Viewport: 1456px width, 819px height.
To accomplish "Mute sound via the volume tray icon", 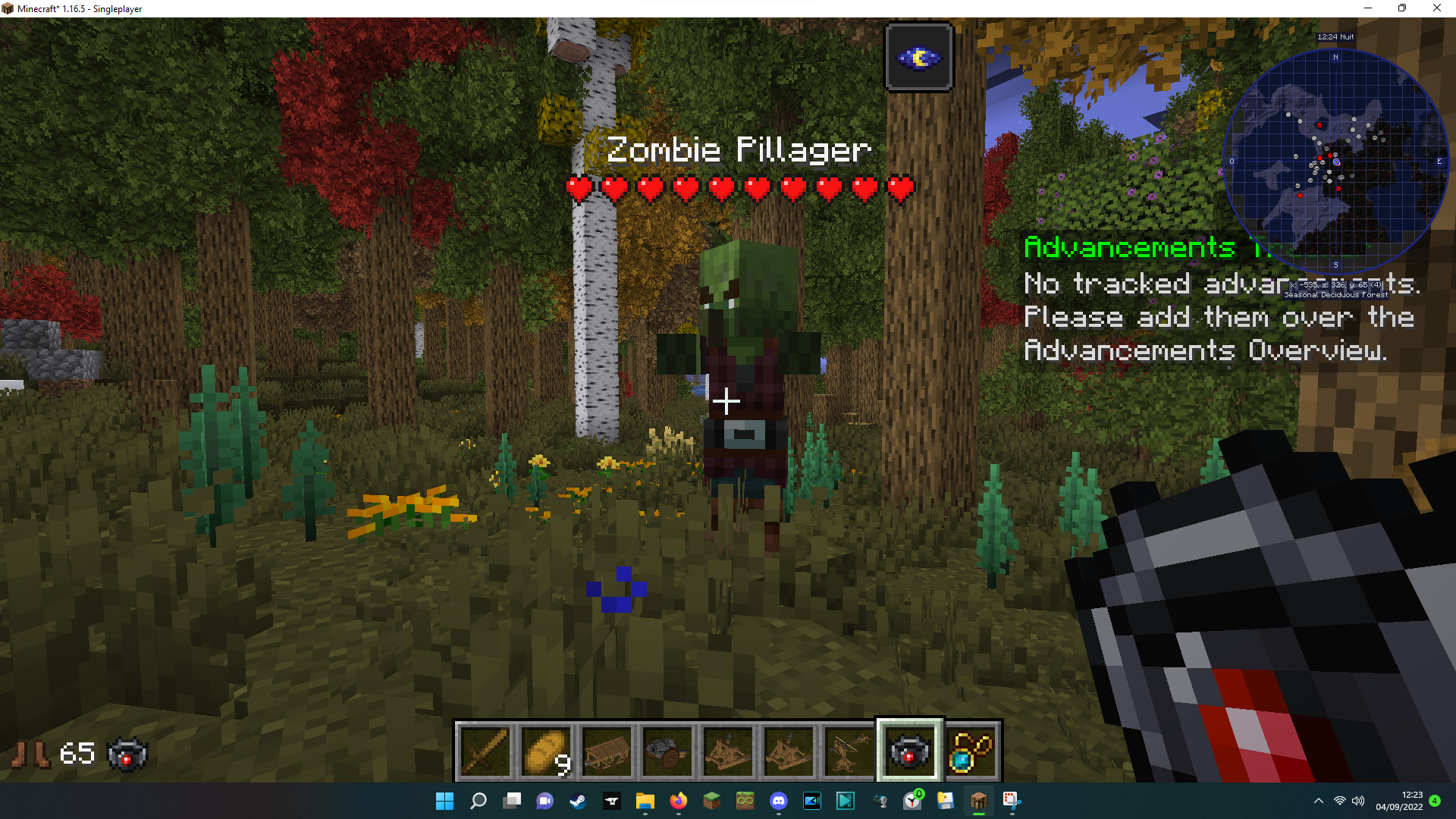I will pyautogui.click(x=1357, y=801).
